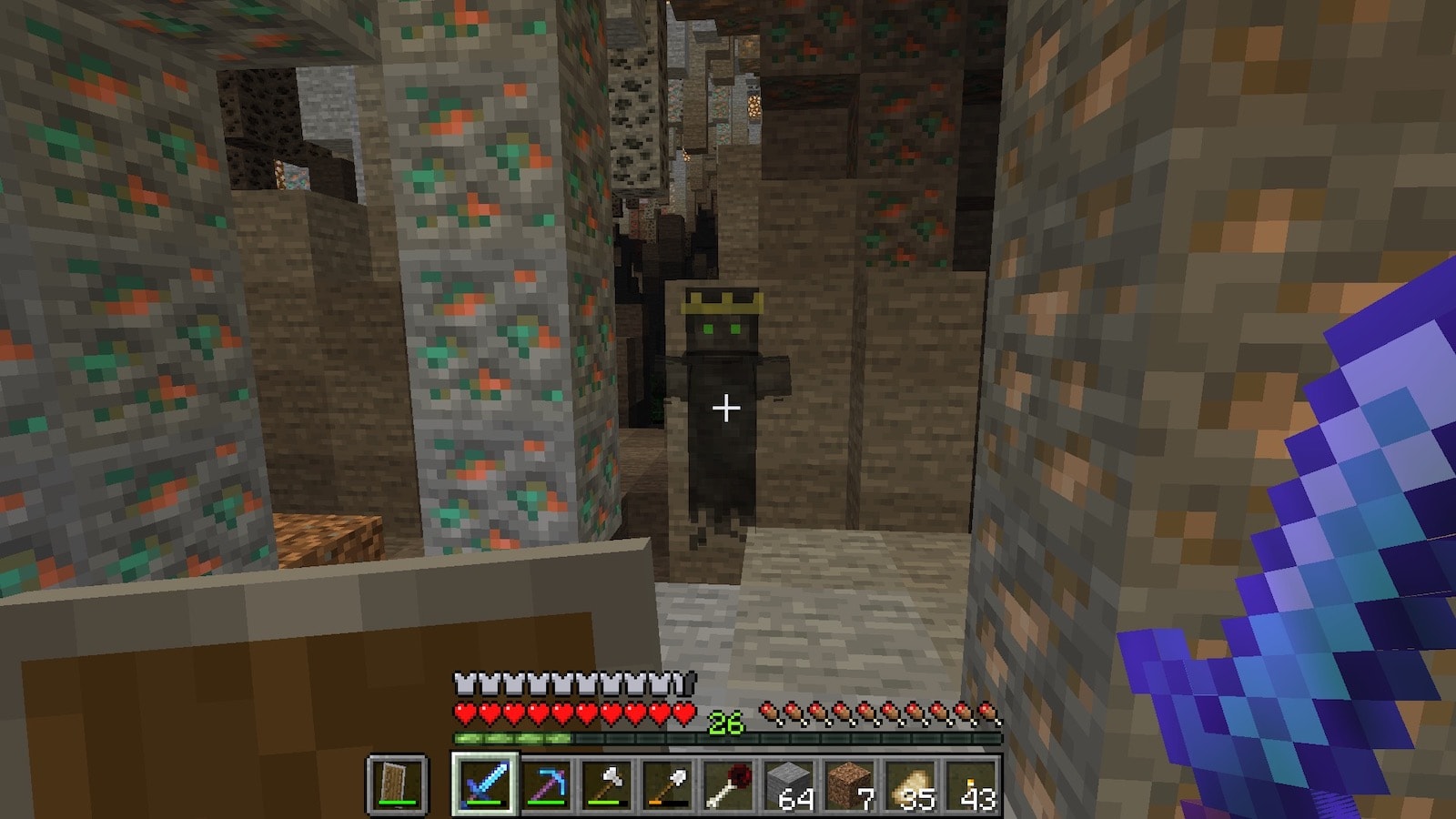Select the red-tipped bone item slot
This screenshot has width=1456, height=819.
[729, 784]
